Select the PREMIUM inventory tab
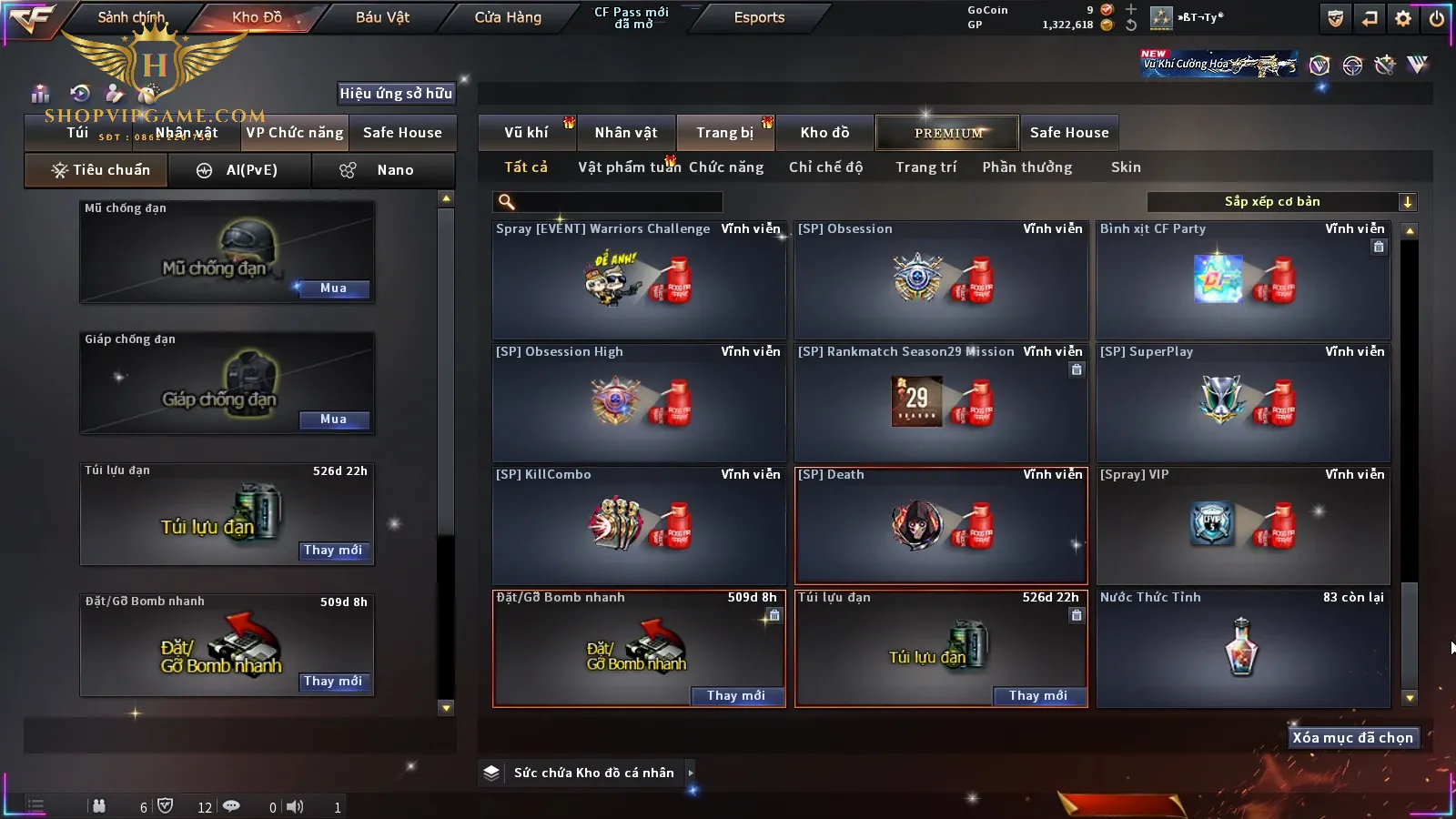This screenshot has width=1456, height=819. (x=948, y=133)
